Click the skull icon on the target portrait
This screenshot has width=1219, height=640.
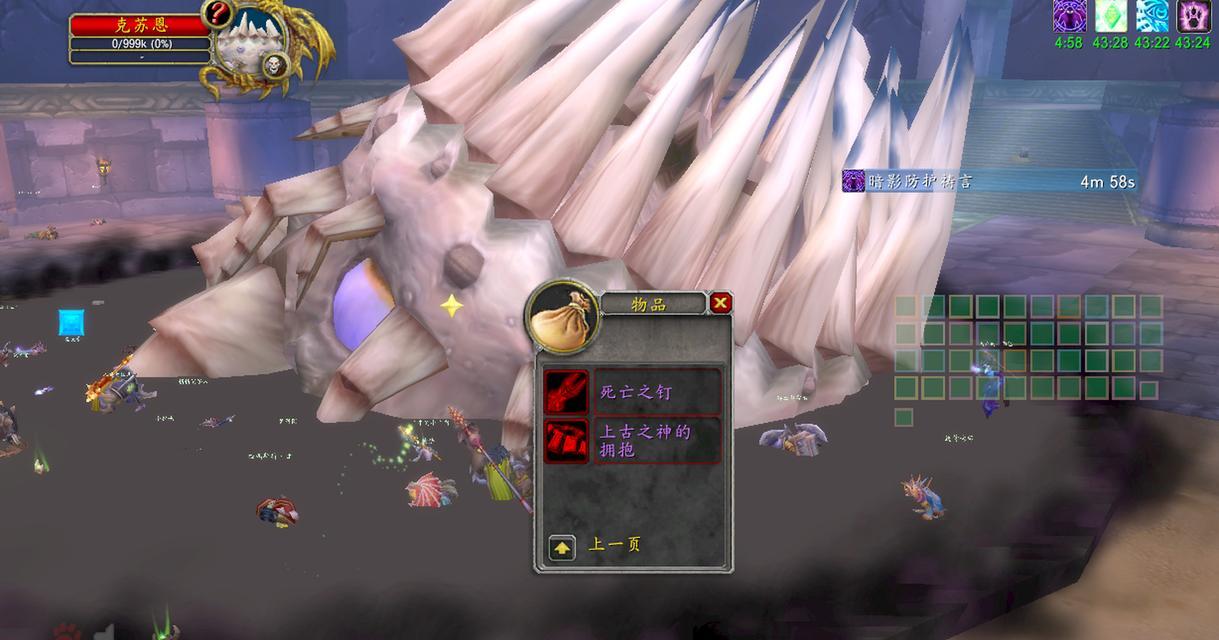(272, 66)
